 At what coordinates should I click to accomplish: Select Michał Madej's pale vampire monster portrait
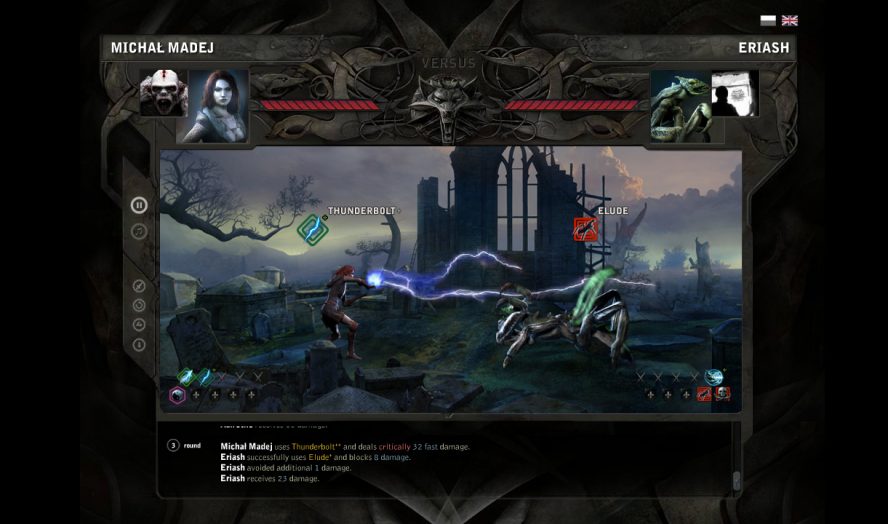163,93
